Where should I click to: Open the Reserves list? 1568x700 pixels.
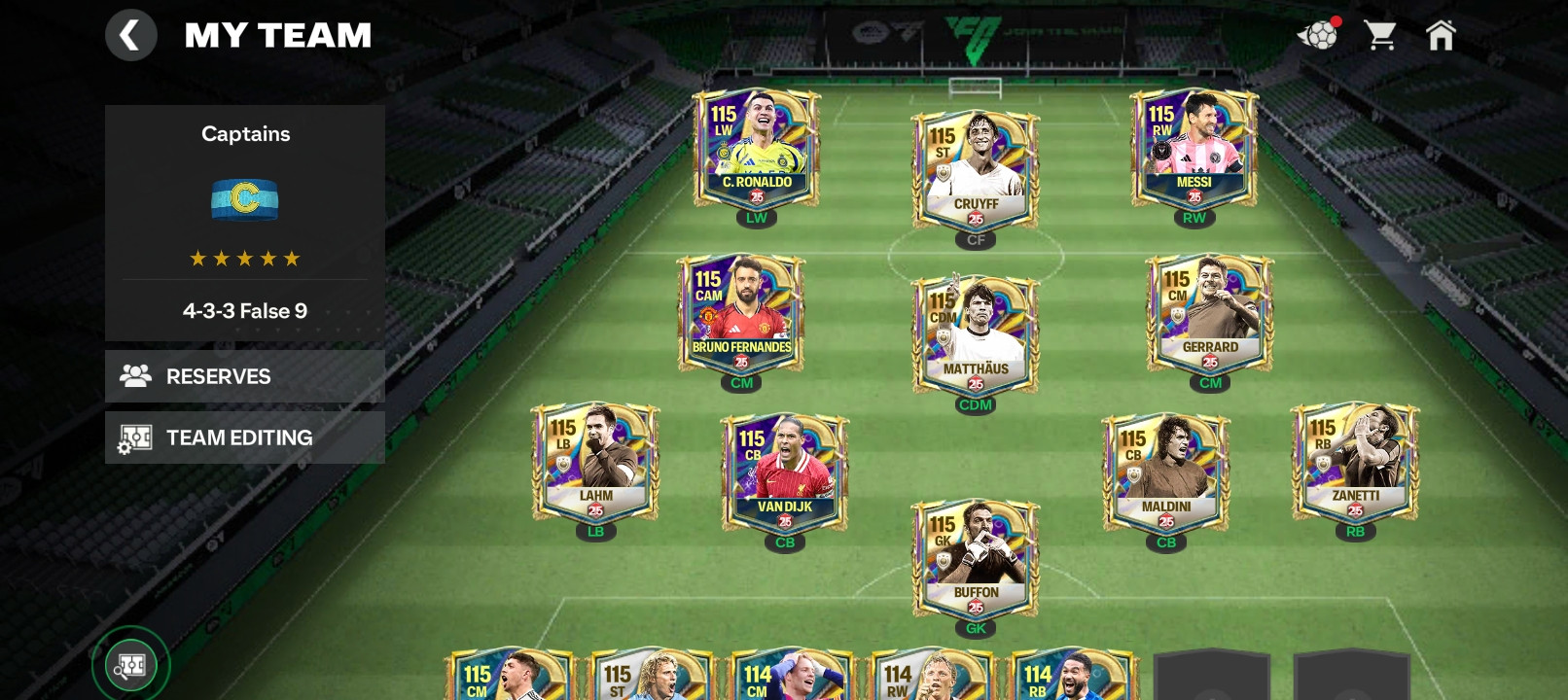coord(245,376)
